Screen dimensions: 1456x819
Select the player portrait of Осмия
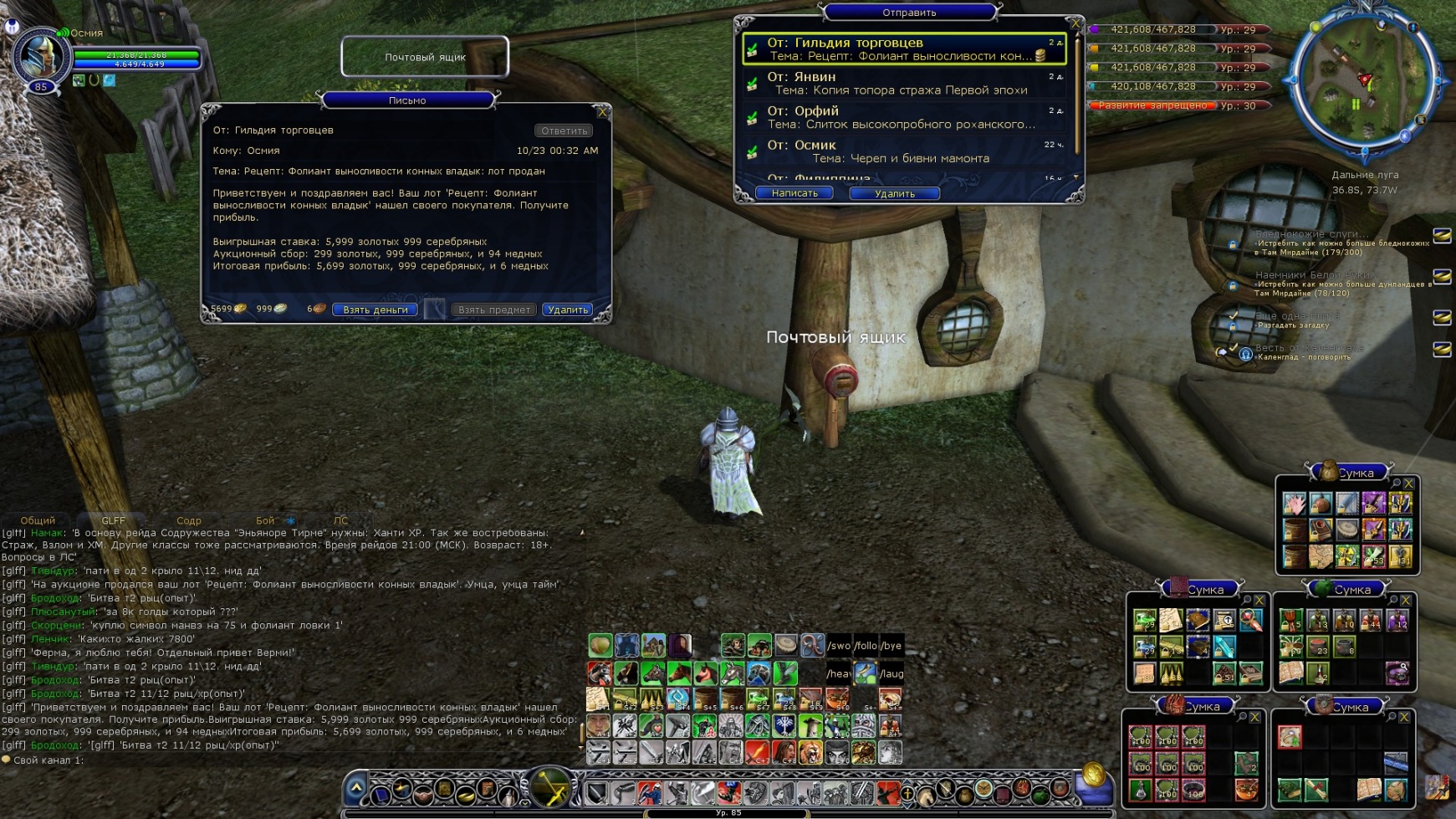(x=38, y=57)
